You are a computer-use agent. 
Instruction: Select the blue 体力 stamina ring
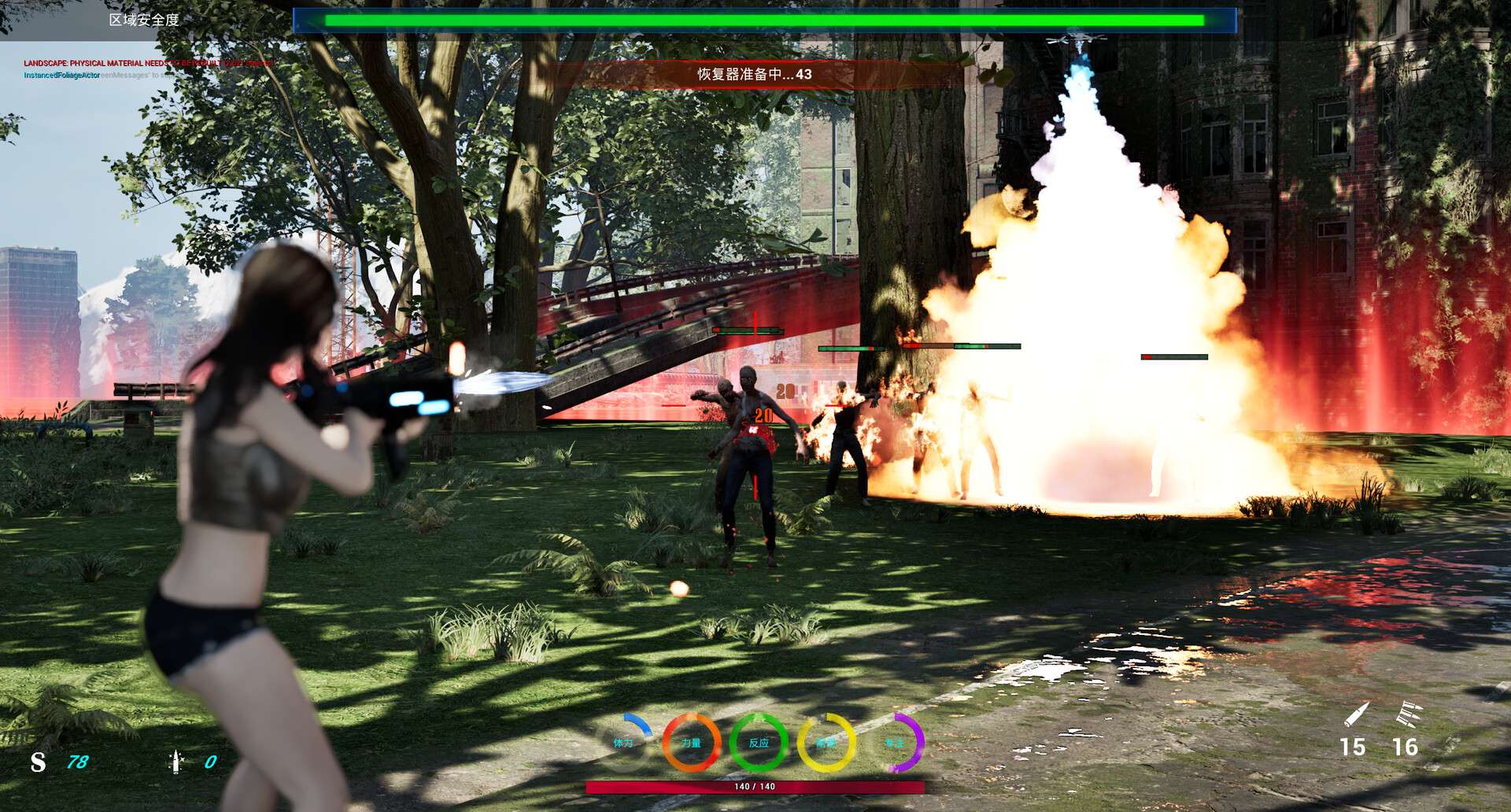(x=623, y=742)
